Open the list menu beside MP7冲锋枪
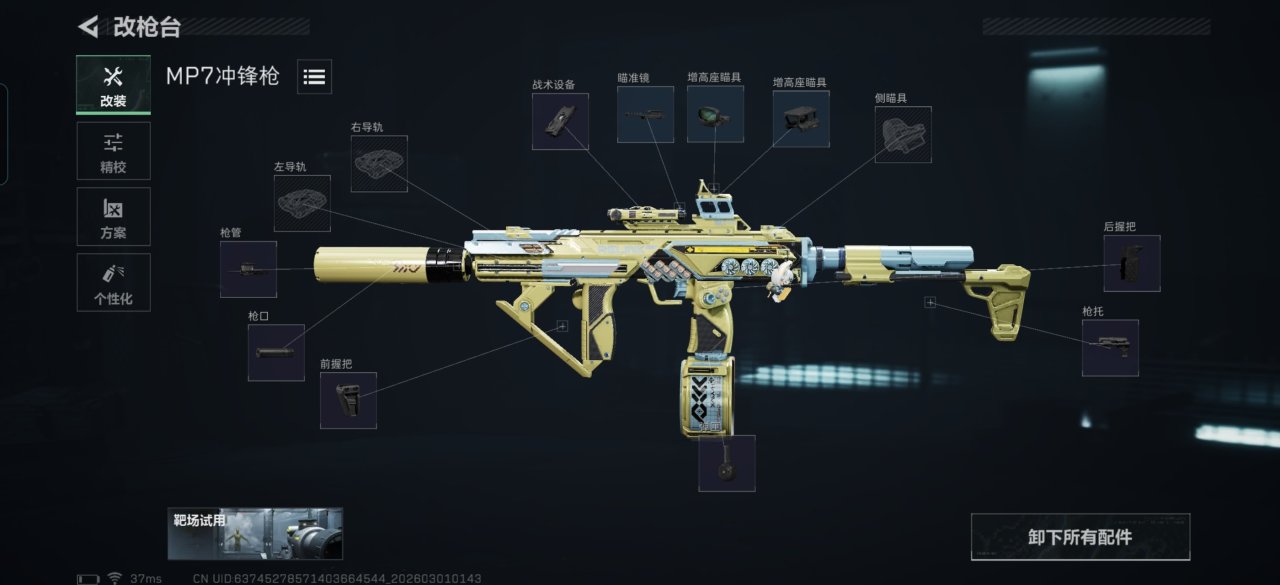 [314, 77]
